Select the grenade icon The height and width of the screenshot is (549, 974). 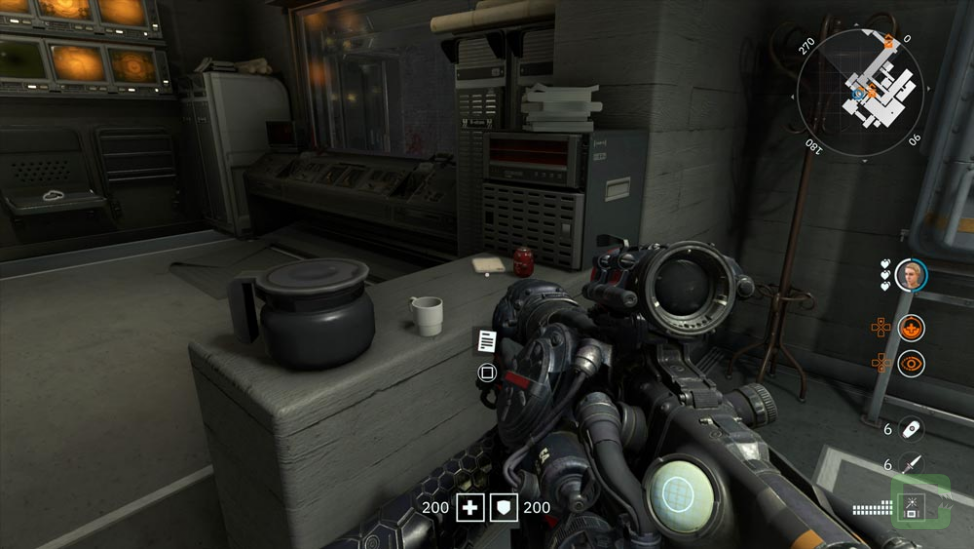coord(910,429)
